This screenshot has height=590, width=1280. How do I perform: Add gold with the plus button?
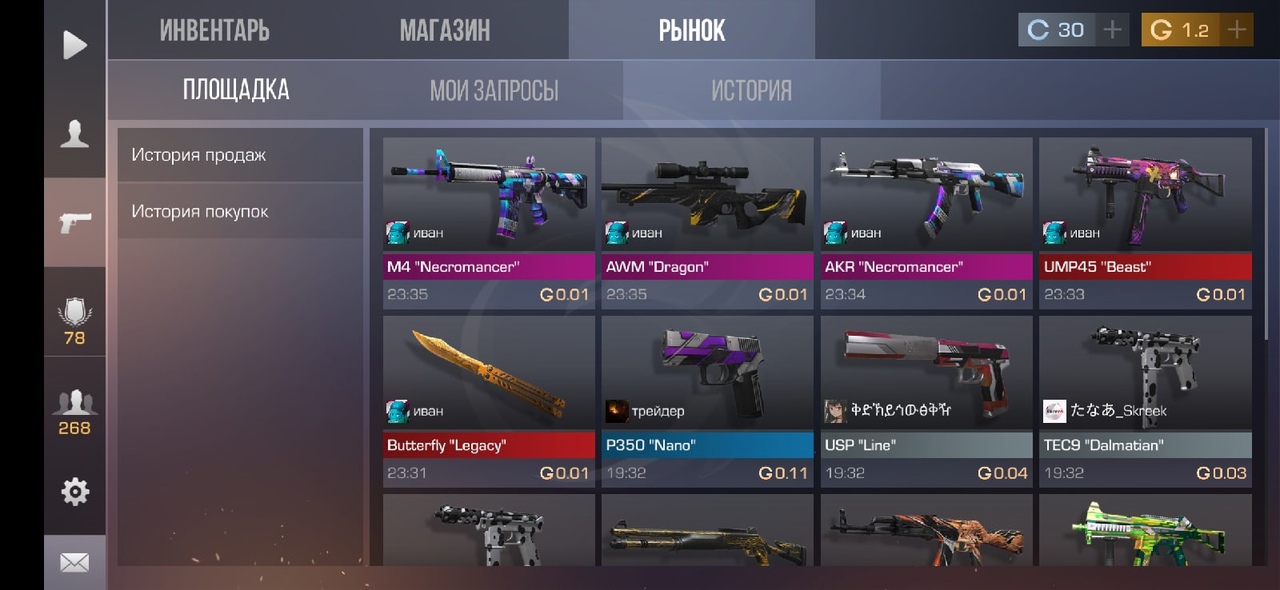[x=1237, y=30]
